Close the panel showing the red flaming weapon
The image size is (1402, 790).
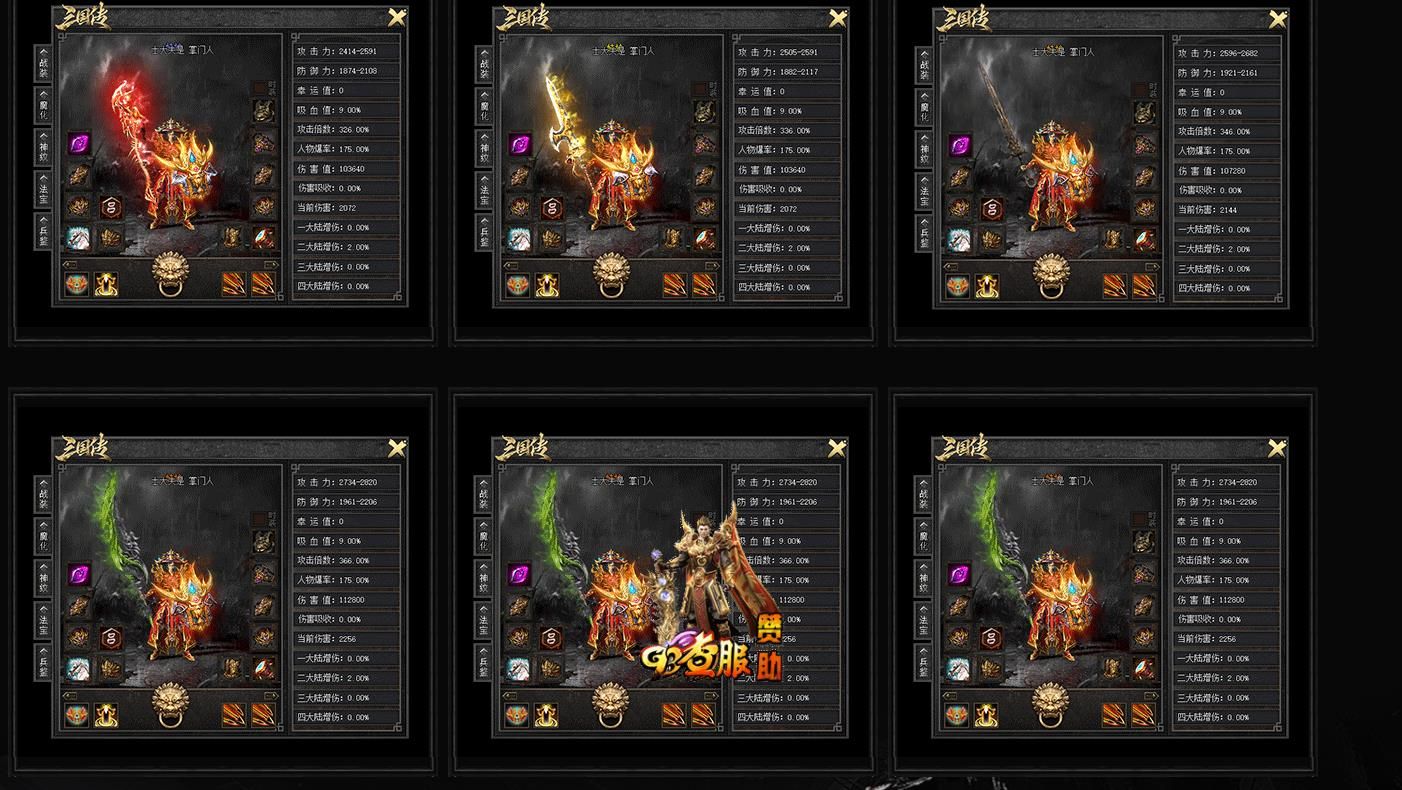(x=397, y=17)
